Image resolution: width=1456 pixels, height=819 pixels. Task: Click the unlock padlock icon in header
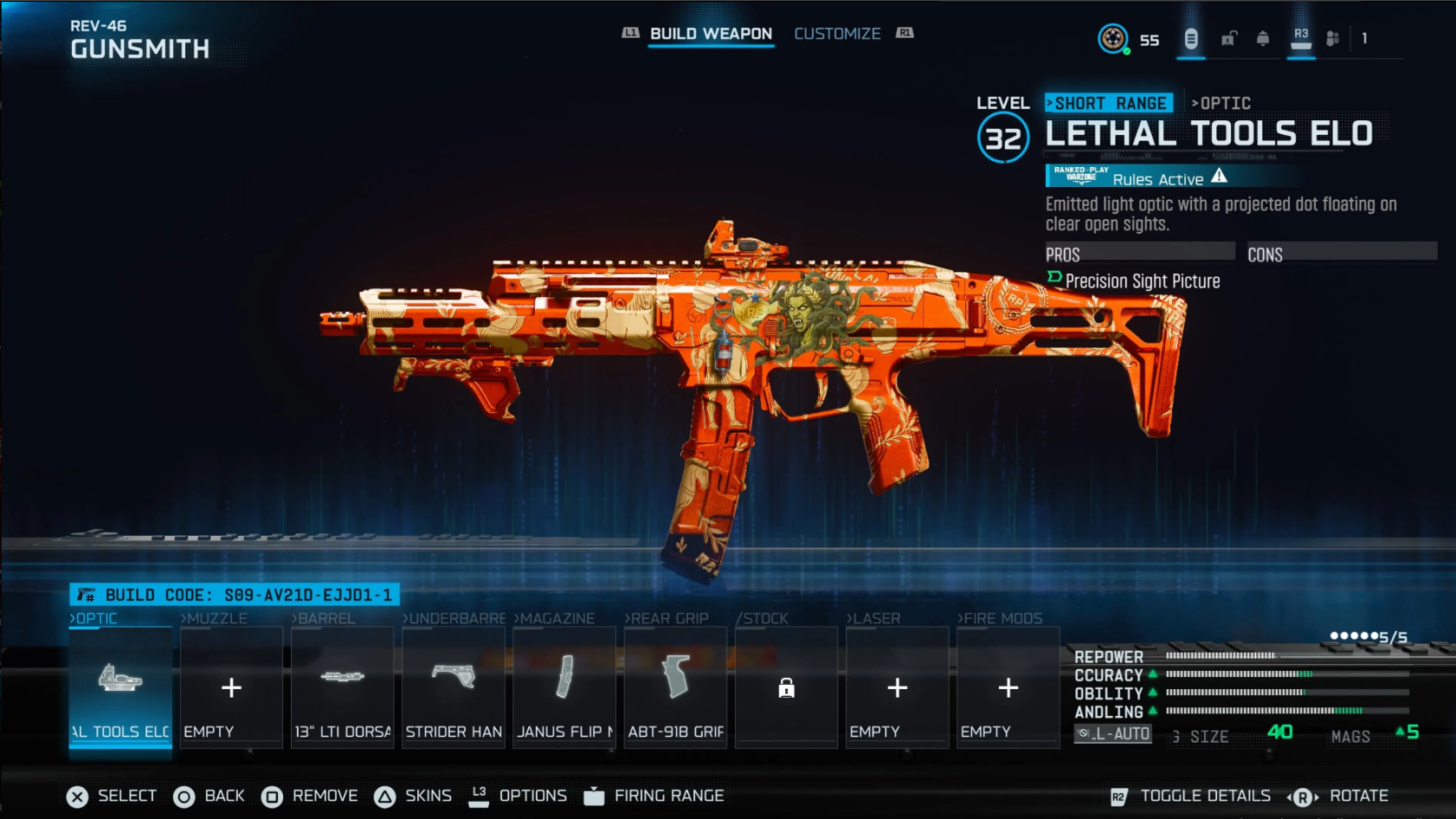pos(1227,38)
